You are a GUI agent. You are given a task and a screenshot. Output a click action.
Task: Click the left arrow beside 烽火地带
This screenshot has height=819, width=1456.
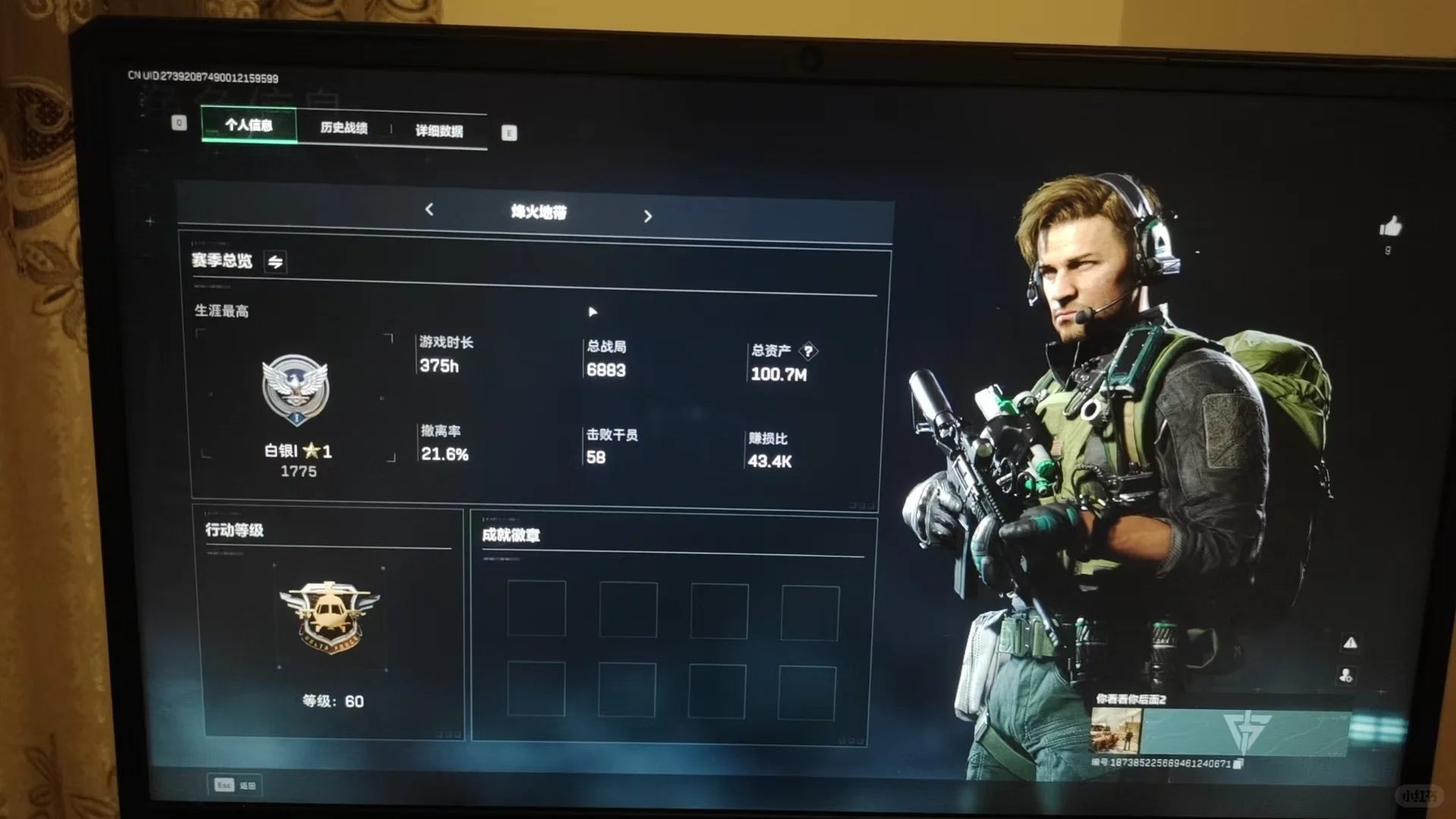(429, 209)
